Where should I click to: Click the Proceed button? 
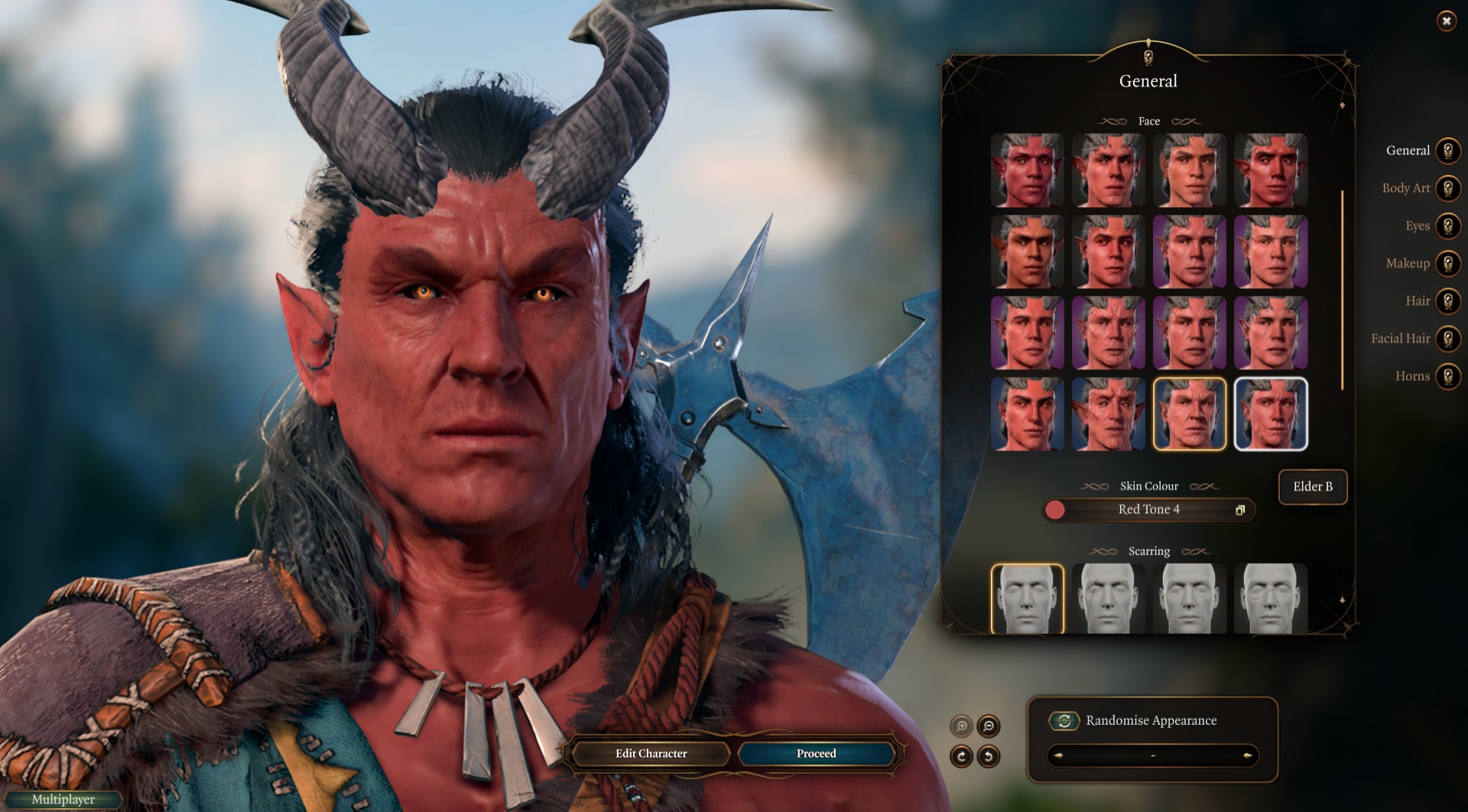pyautogui.click(x=816, y=754)
